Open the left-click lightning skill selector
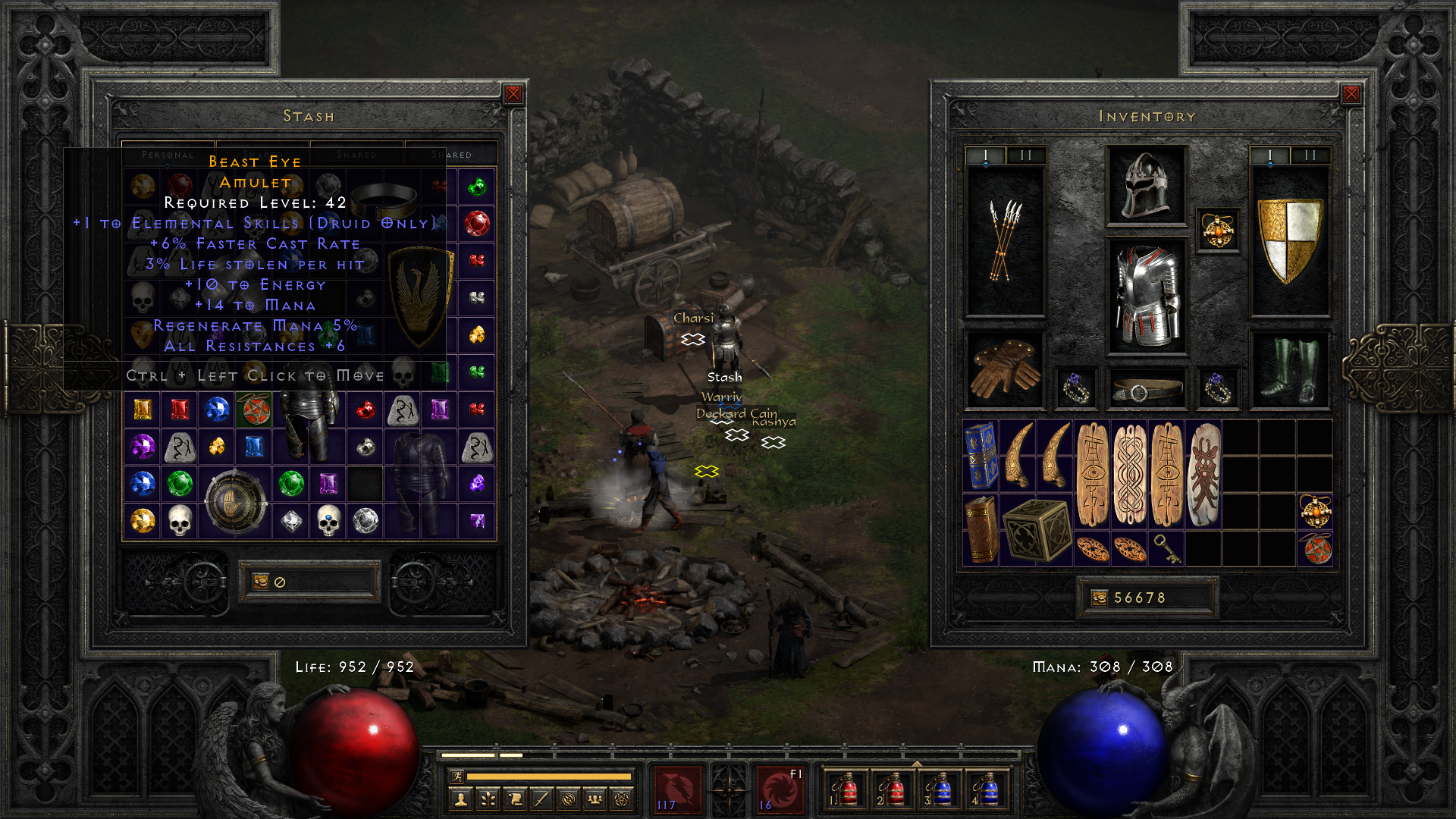This screenshot has width=1456, height=819. [677, 790]
